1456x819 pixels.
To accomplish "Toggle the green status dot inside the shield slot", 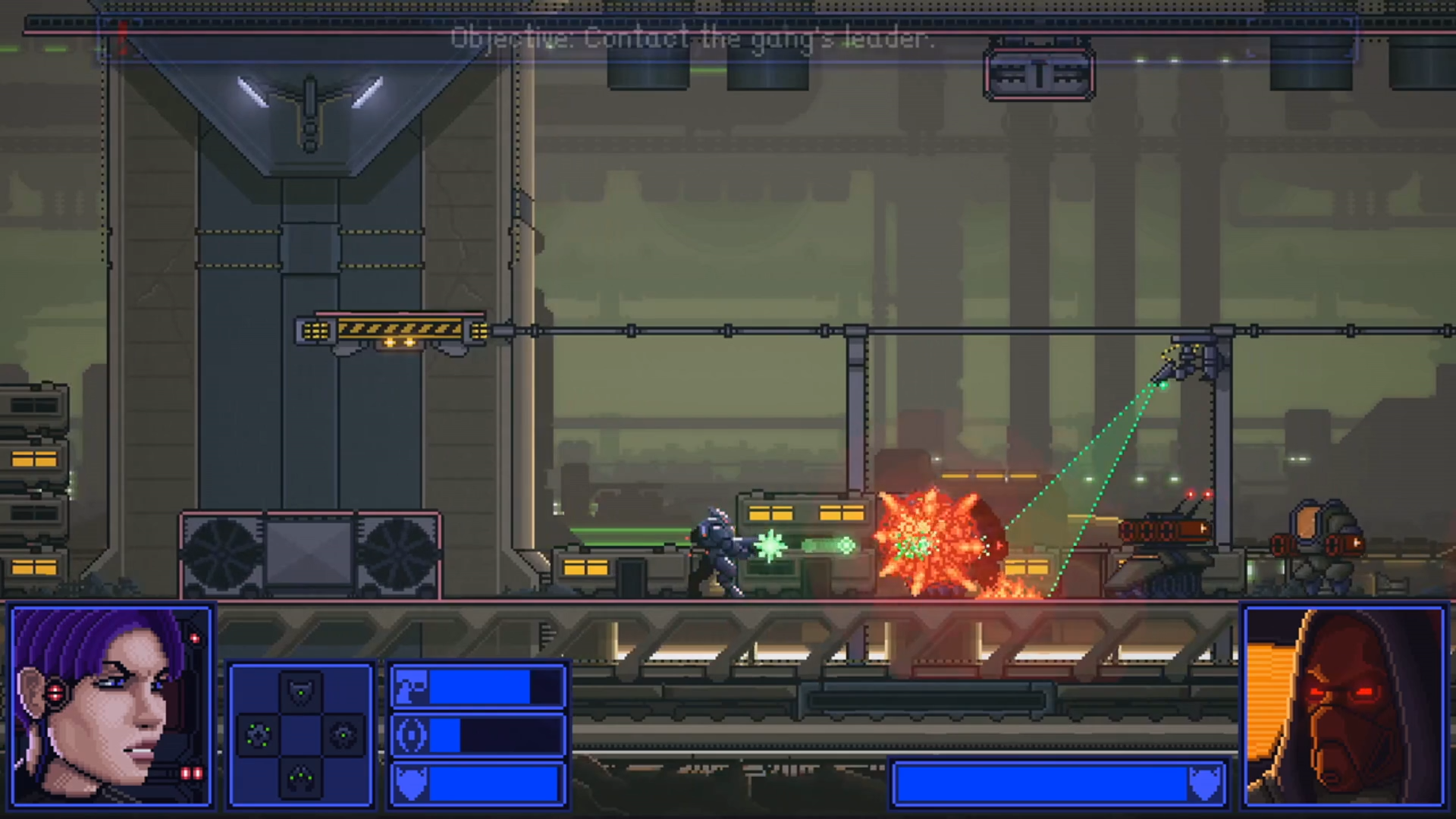I will click(x=301, y=694).
